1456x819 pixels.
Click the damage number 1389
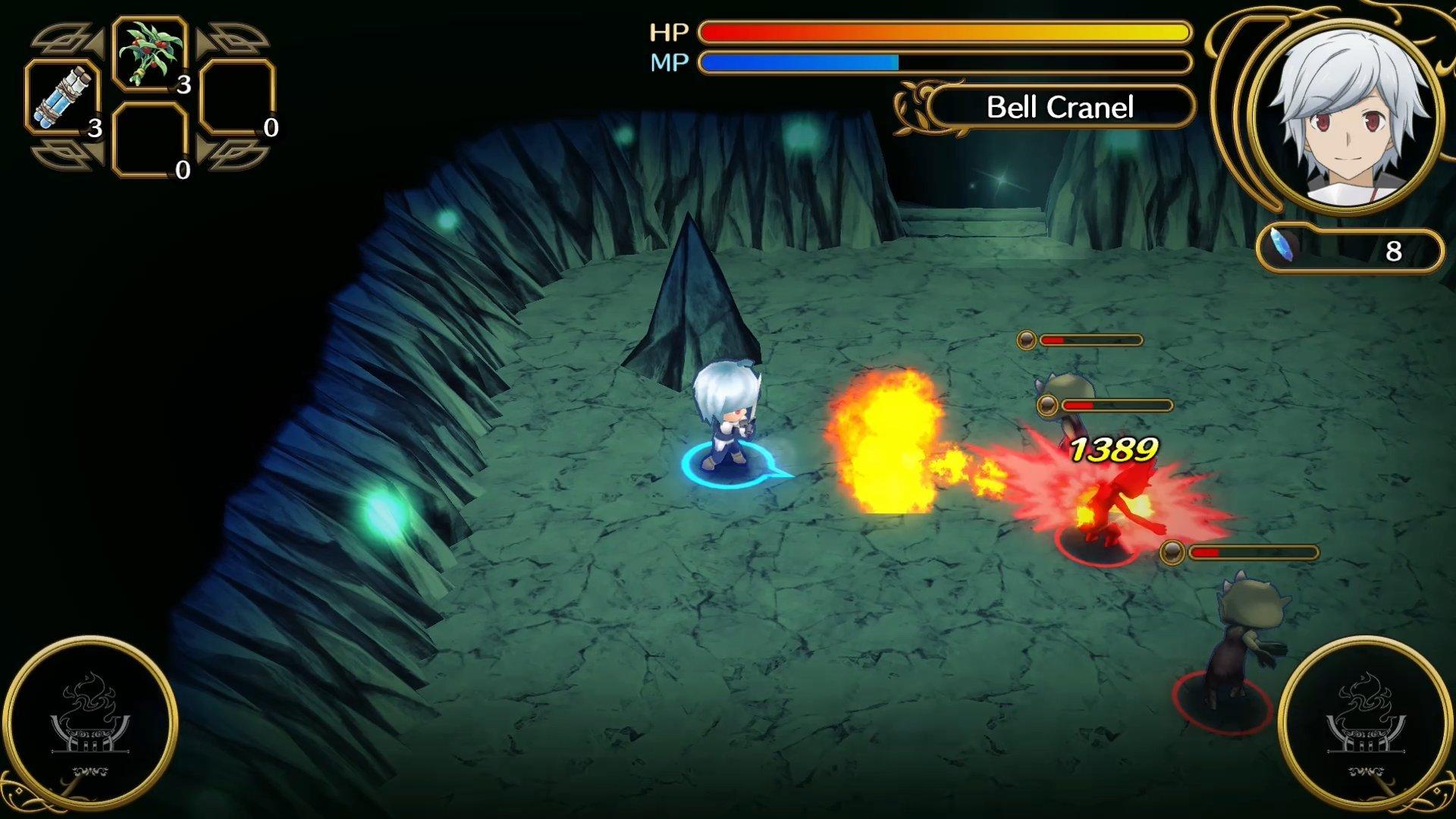click(1115, 450)
